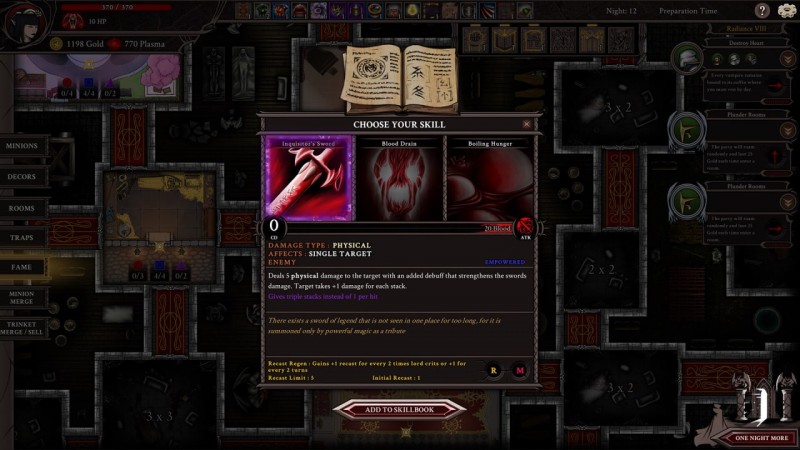Viewport: 800px width, 450px height.
Task: Open the Rooms menu
Action: (x=22, y=208)
